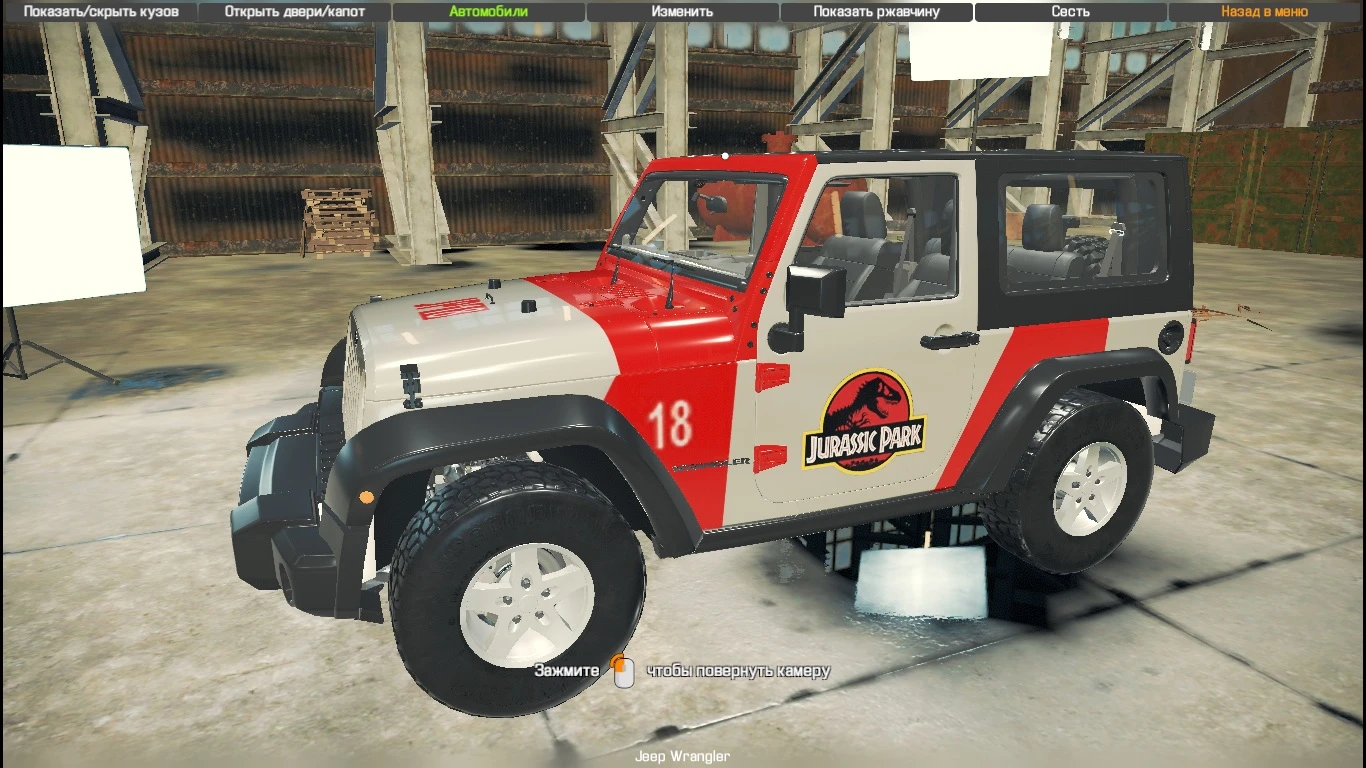Open Назад в меню to return to menu
This screenshot has width=1366, height=768.
pos(1262,11)
